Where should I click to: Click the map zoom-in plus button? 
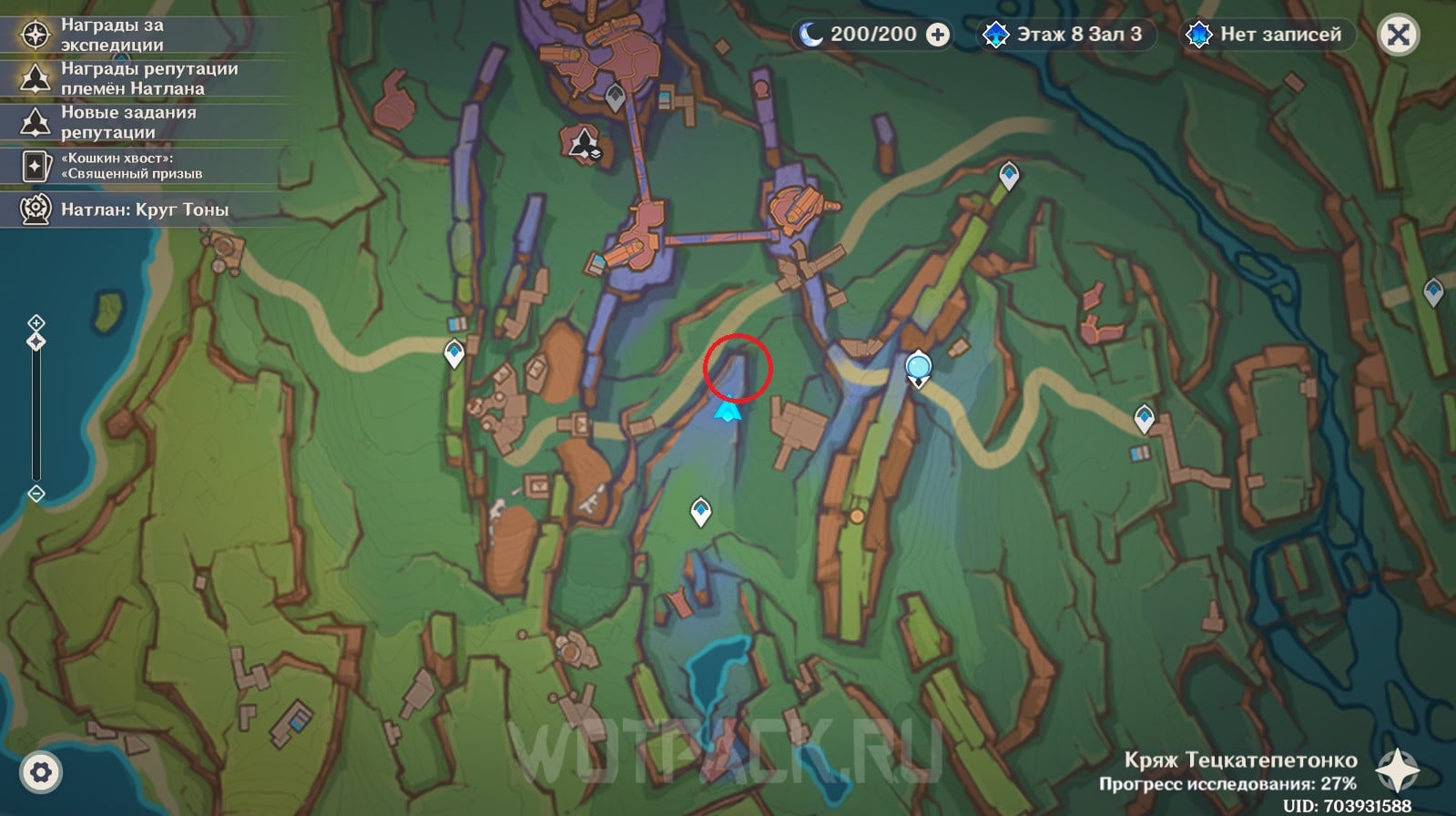pyautogui.click(x=36, y=322)
